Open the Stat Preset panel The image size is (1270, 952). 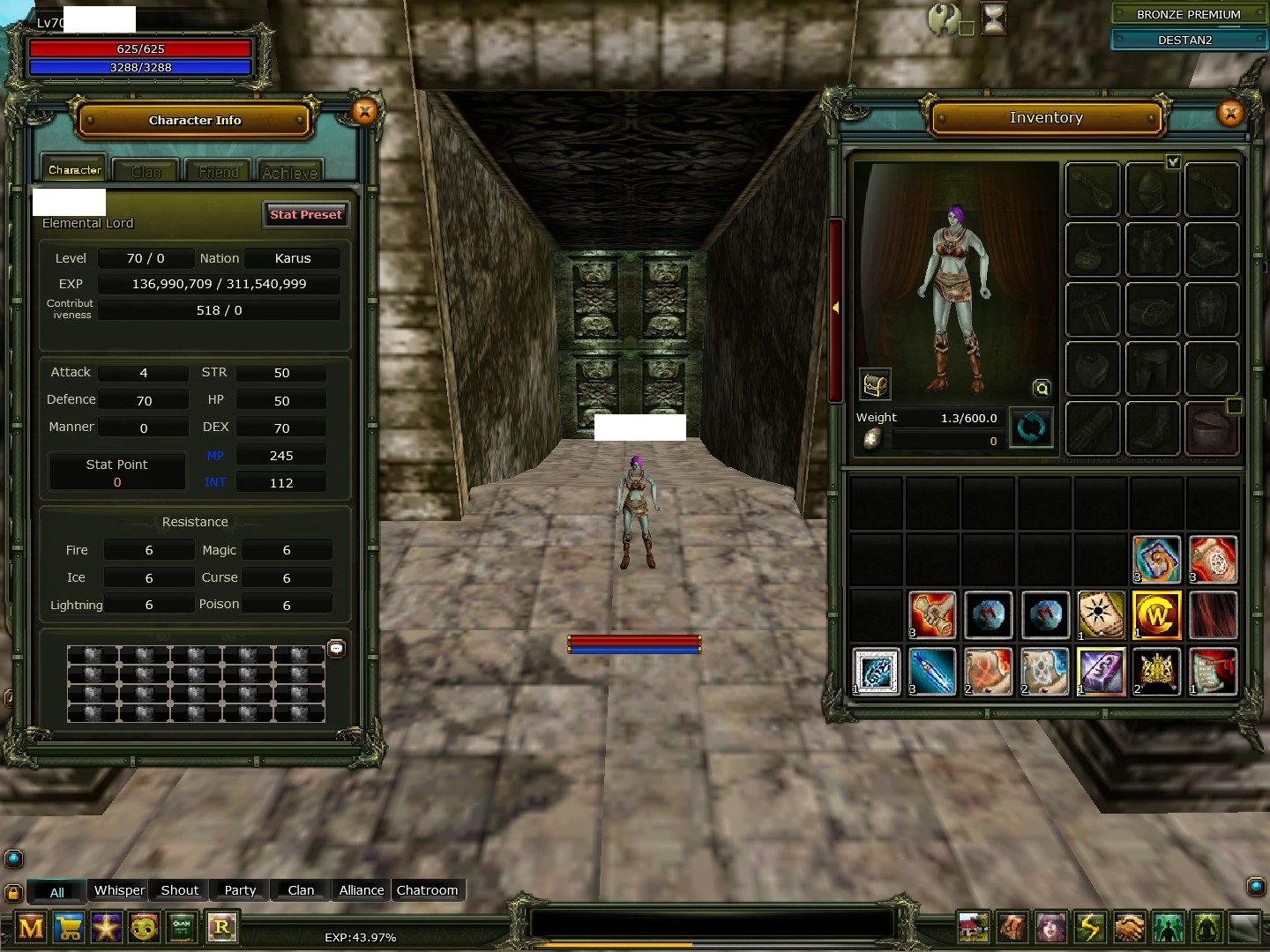coord(305,214)
